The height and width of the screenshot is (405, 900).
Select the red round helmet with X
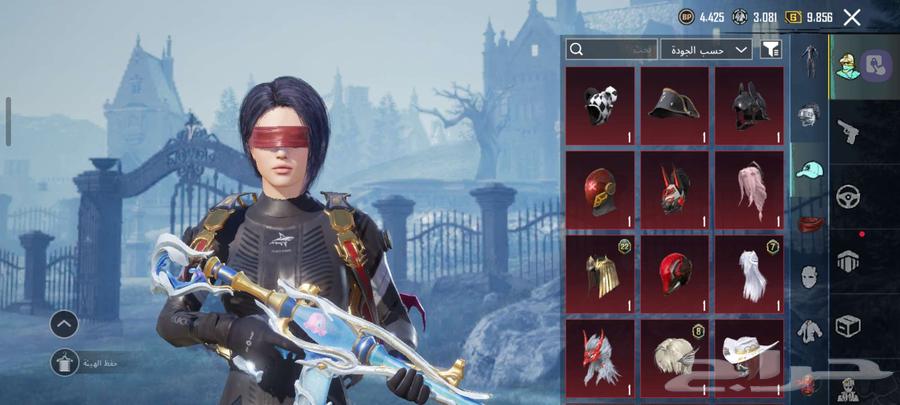tap(600, 187)
